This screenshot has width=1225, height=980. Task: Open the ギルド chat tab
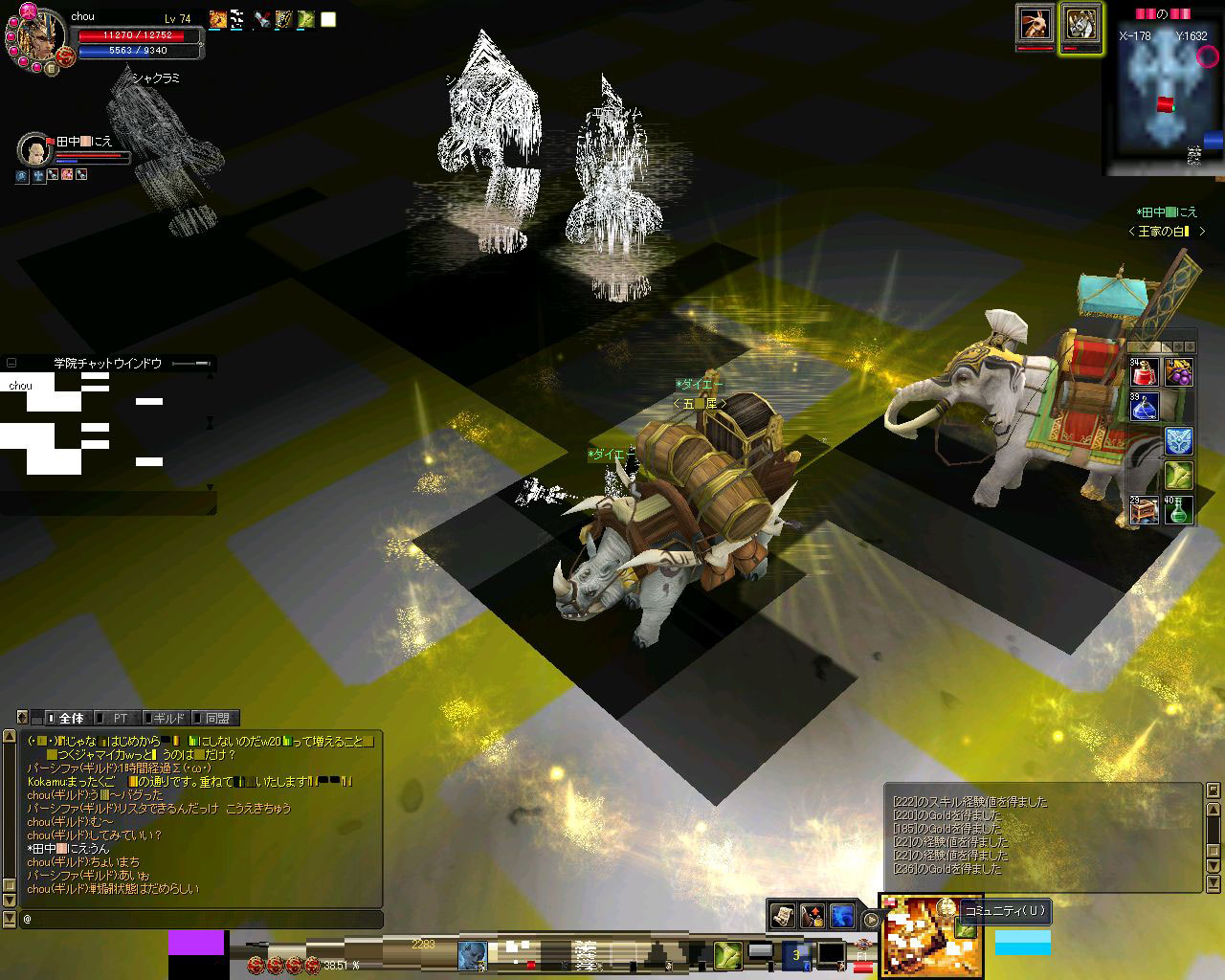pos(167,718)
